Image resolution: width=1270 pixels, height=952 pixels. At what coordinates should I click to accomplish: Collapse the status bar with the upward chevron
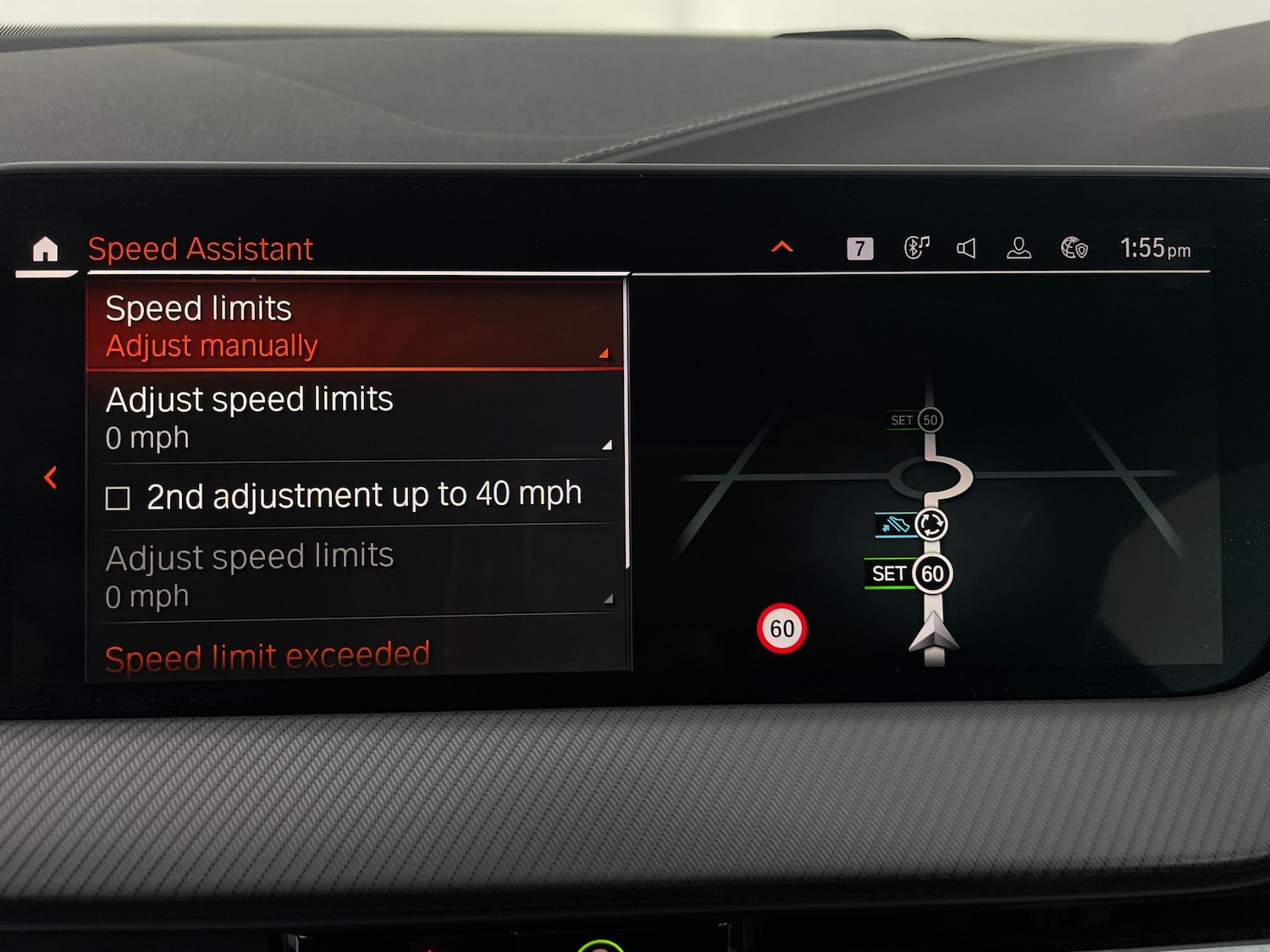[781, 246]
